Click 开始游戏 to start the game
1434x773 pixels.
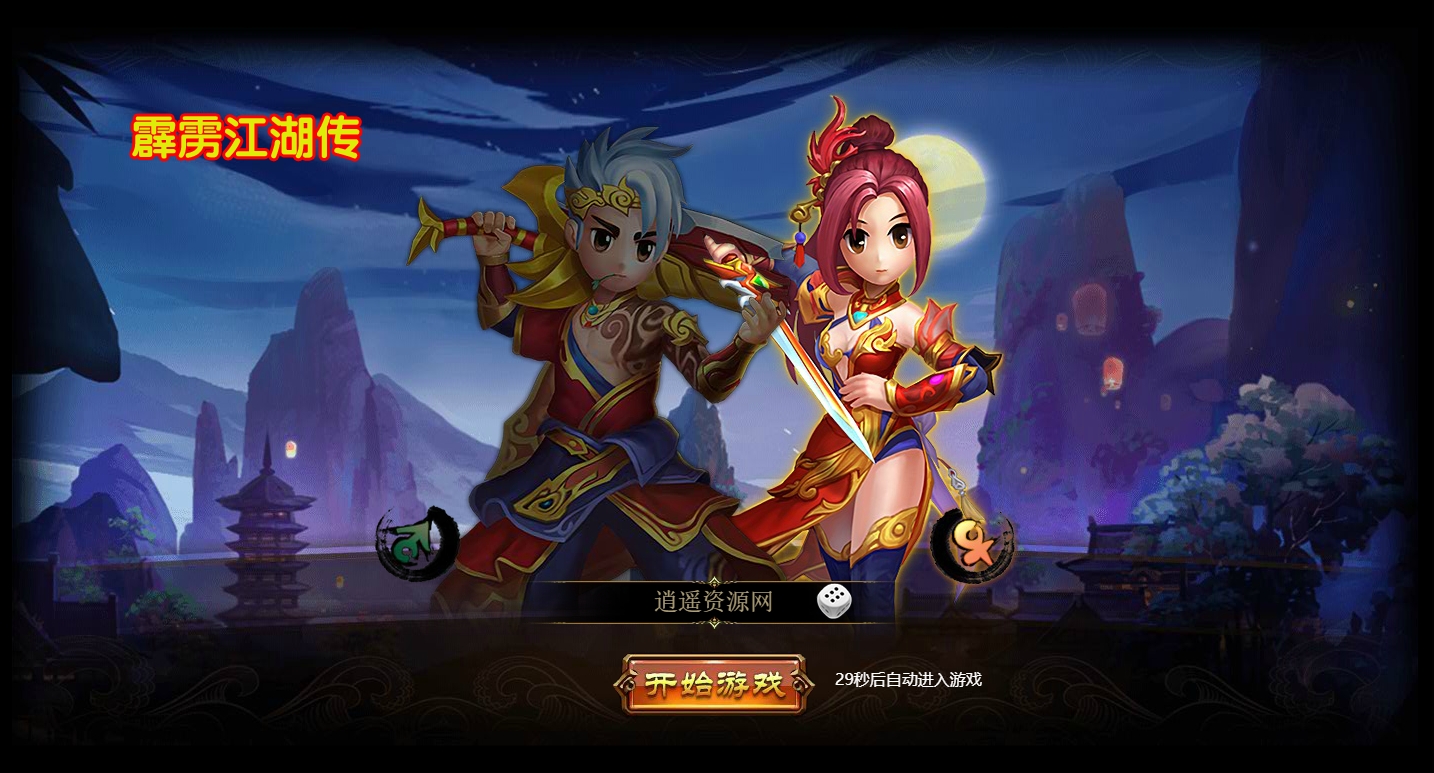tap(714, 682)
